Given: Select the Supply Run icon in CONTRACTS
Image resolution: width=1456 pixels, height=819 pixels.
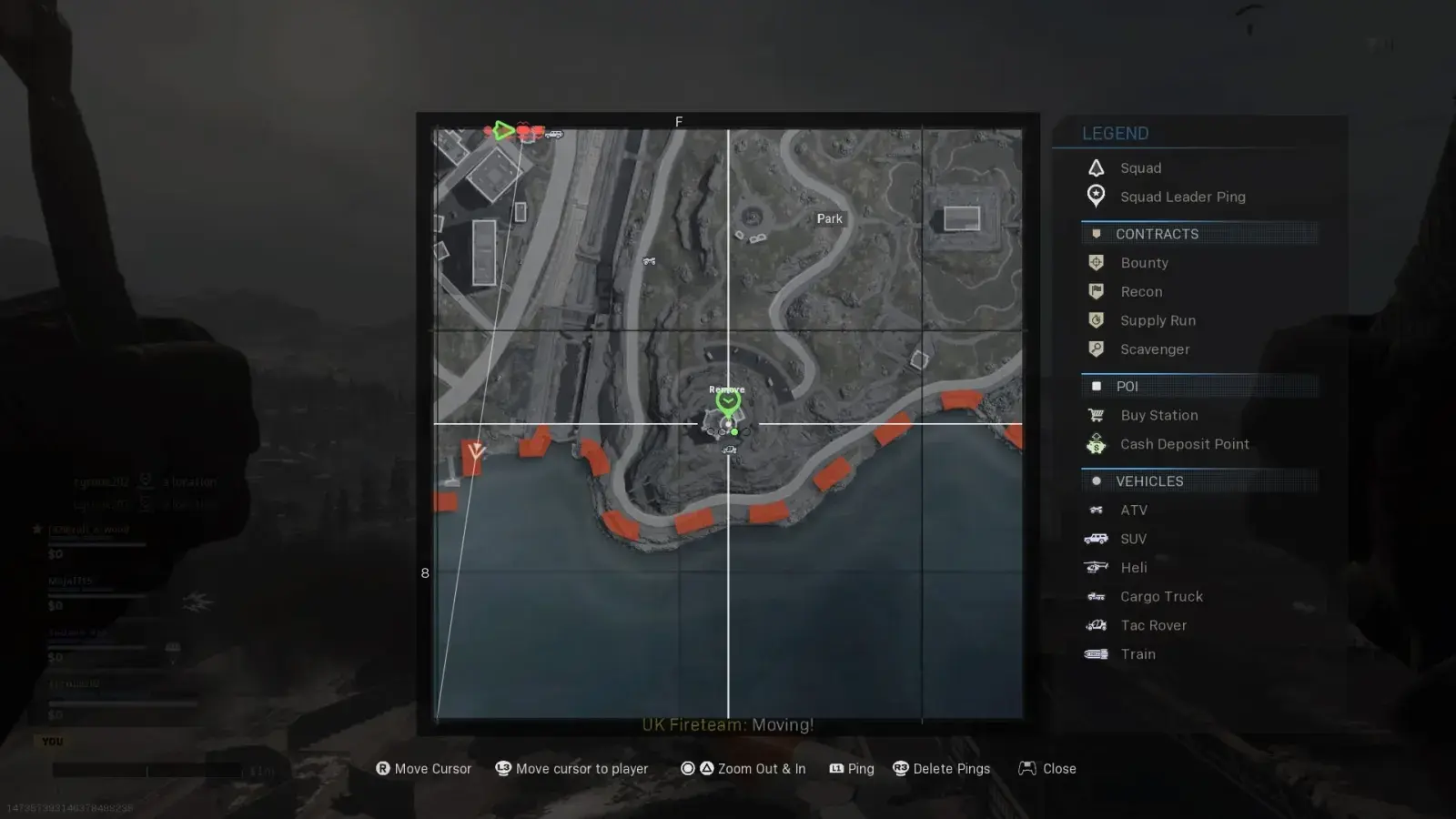Looking at the screenshot, I should click(1097, 320).
